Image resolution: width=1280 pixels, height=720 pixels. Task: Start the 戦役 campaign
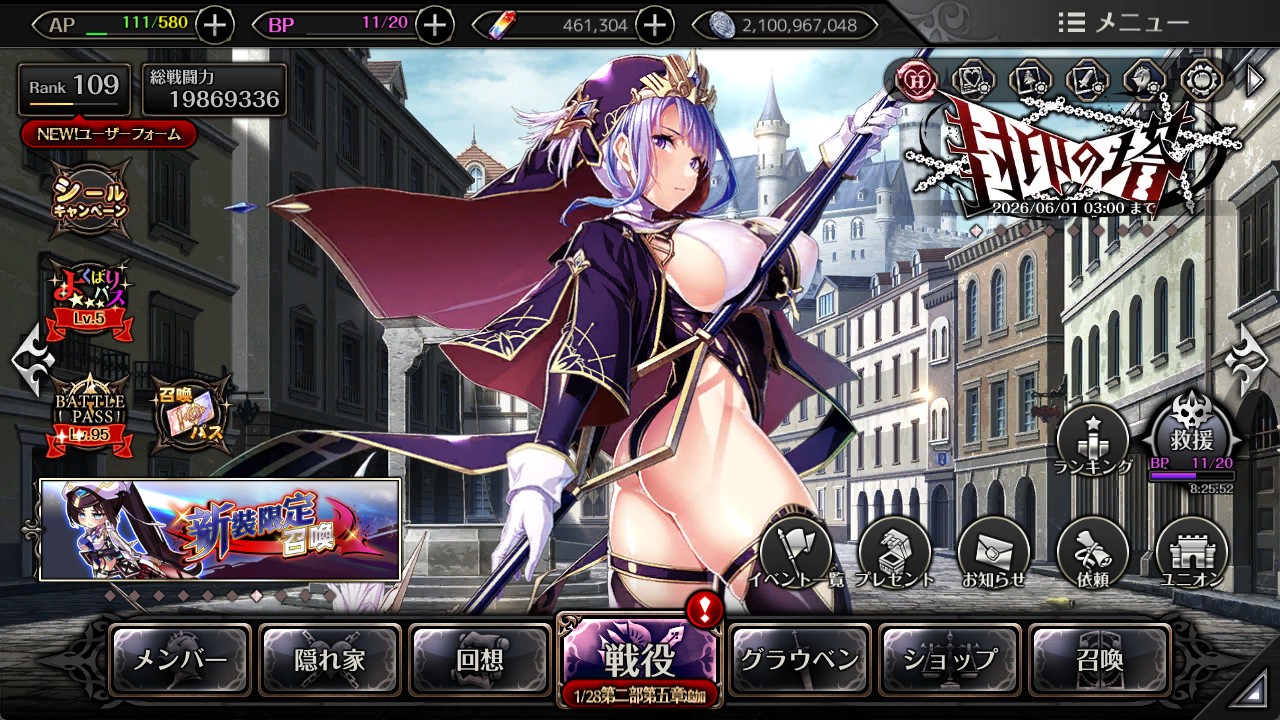(639, 658)
